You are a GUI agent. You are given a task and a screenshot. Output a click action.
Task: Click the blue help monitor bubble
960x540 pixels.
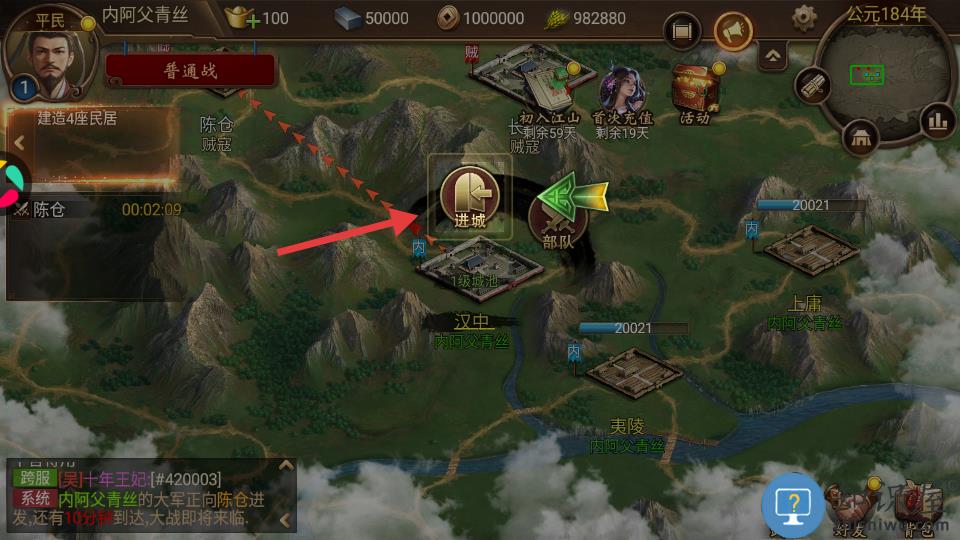793,506
